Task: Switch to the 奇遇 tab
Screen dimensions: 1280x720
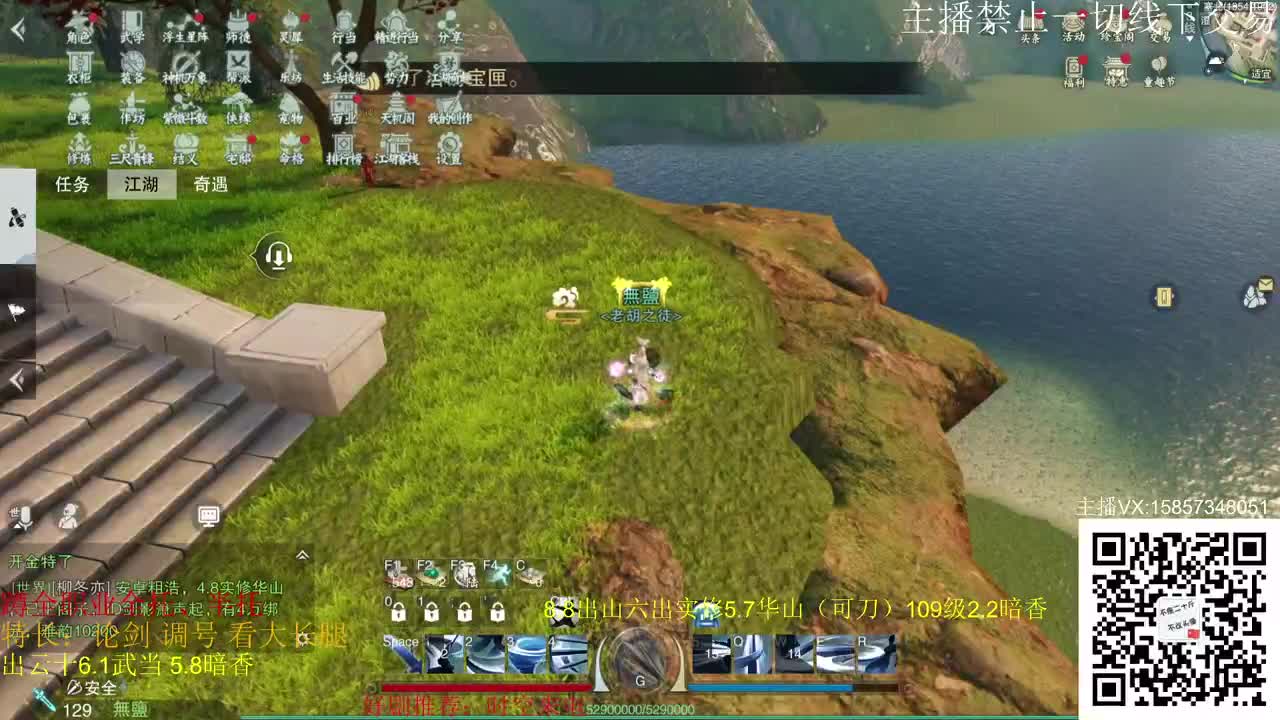Action: coord(210,185)
